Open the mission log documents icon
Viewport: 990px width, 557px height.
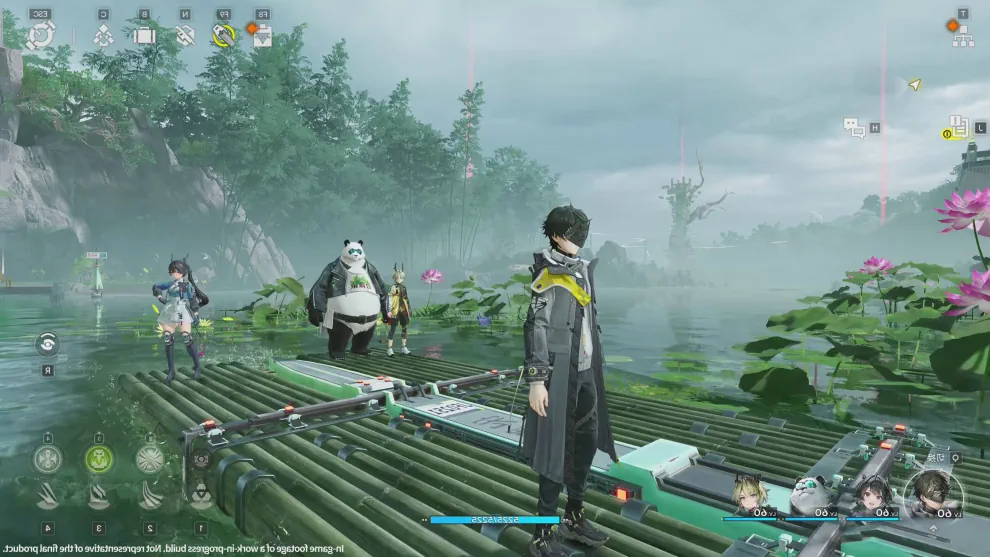[x=956, y=127]
